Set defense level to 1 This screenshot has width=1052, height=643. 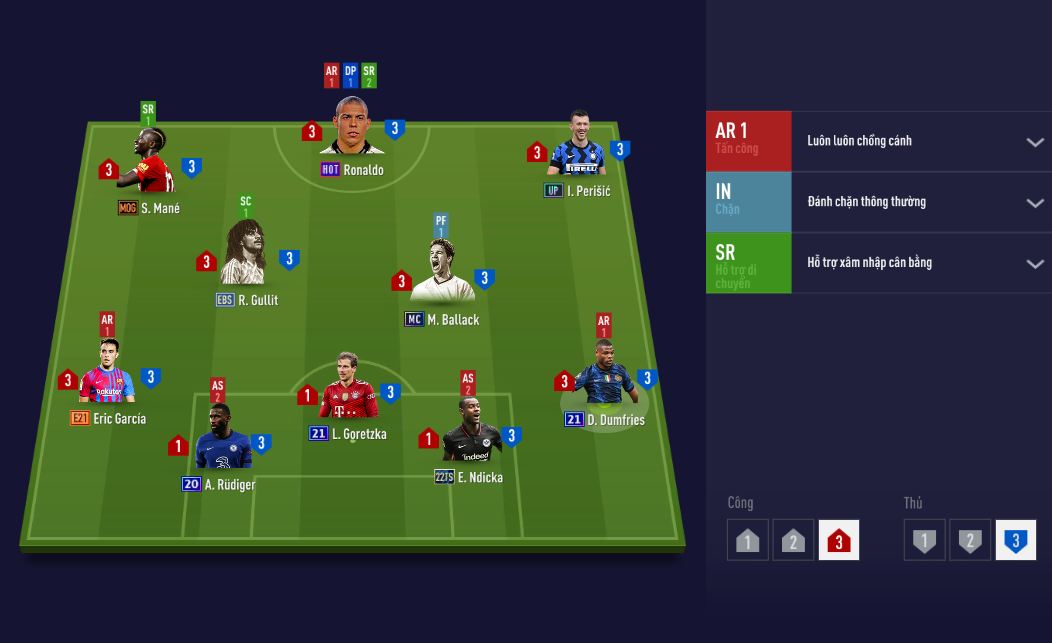(x=925, y=541)
